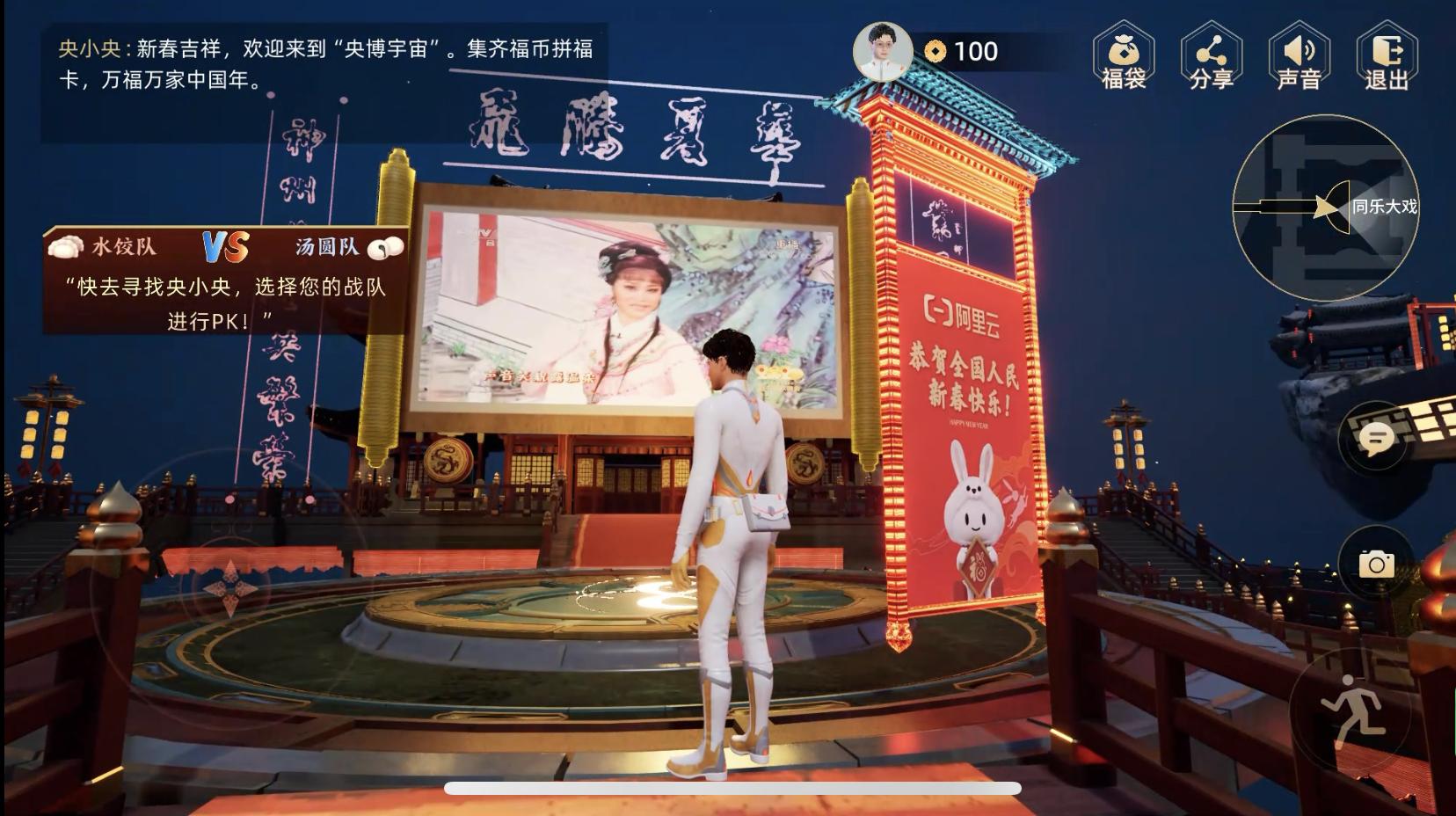Click the gold coin currency icon
The width and height of the screenshot is (1456, 816).
(935, 52)
